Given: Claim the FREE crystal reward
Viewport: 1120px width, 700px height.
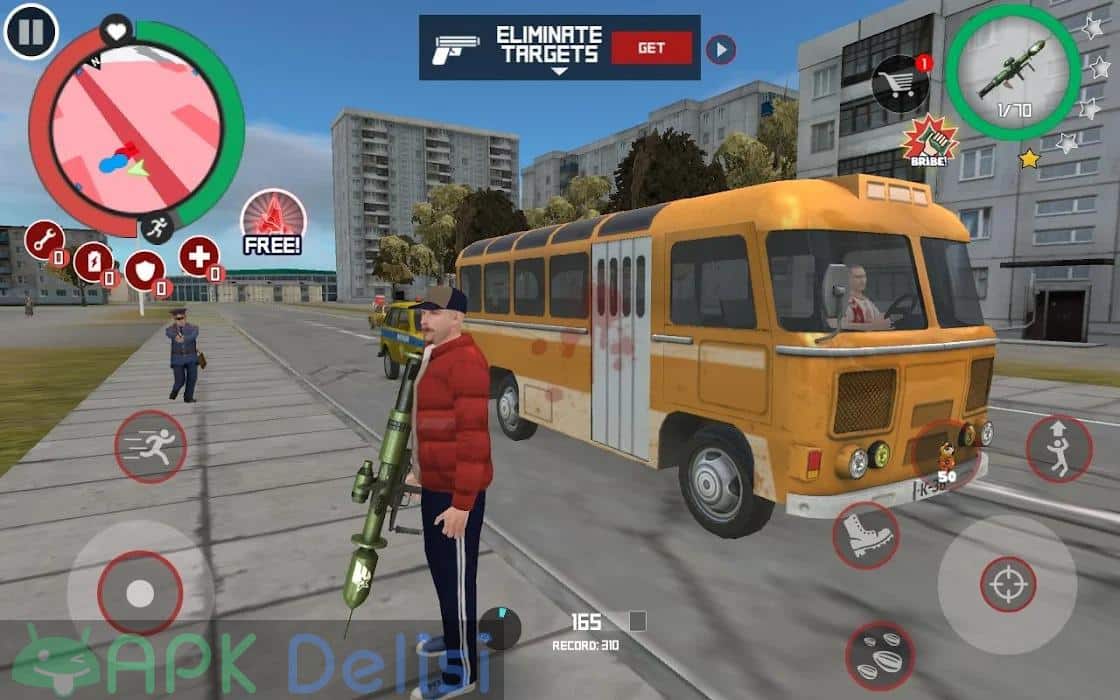Looking at the screenshot, I should (x=273, y=222).
